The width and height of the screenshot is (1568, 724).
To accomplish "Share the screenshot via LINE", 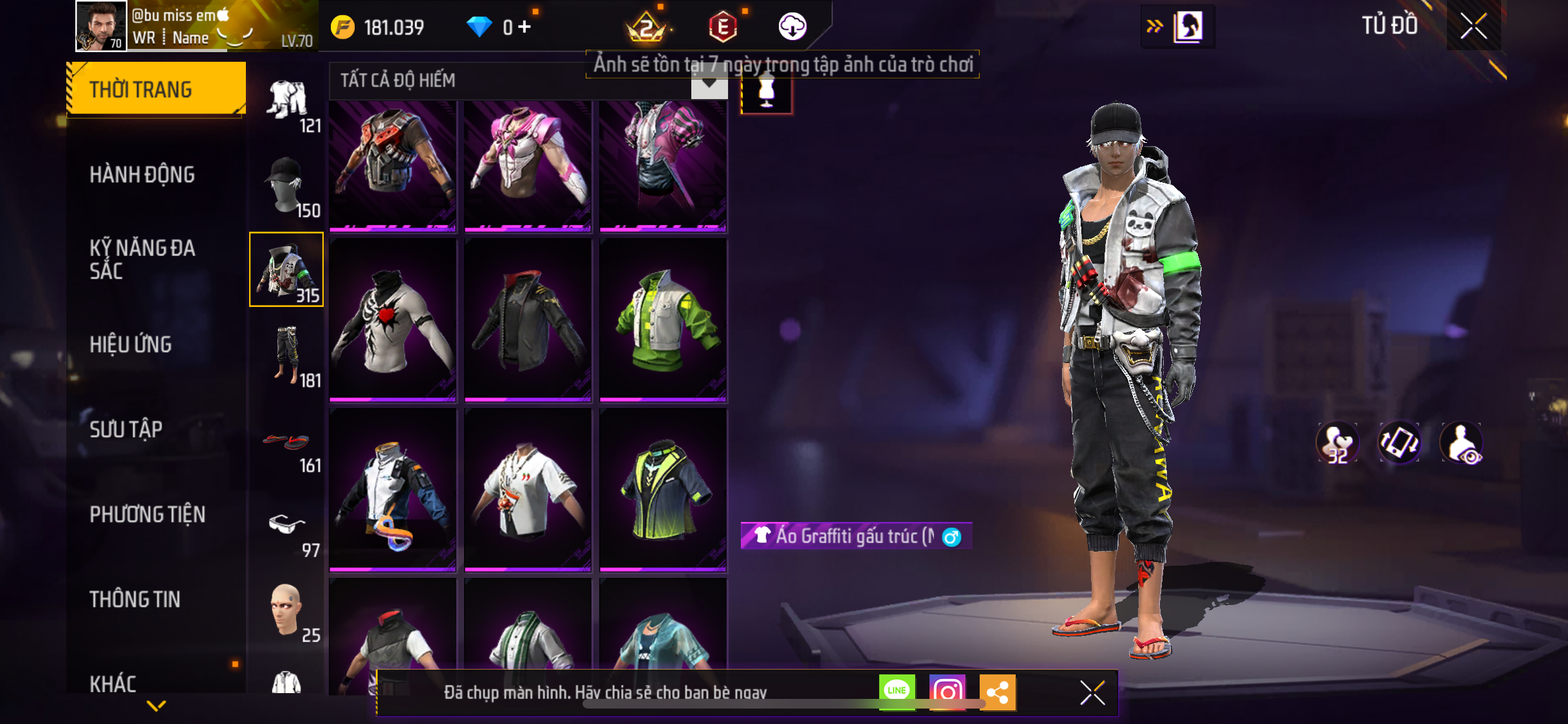I will [897, 692].
